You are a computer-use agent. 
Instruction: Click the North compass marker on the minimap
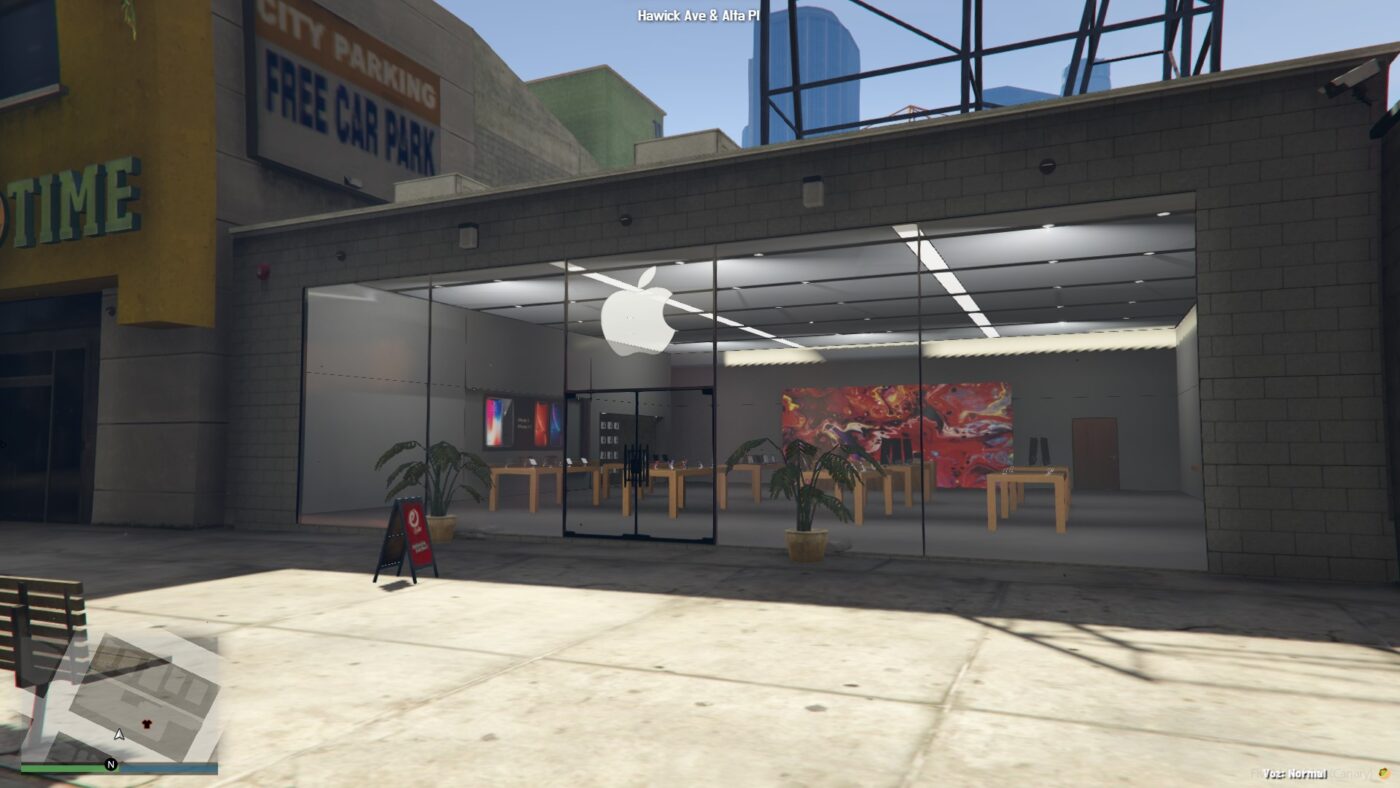[x=111, y=764]
